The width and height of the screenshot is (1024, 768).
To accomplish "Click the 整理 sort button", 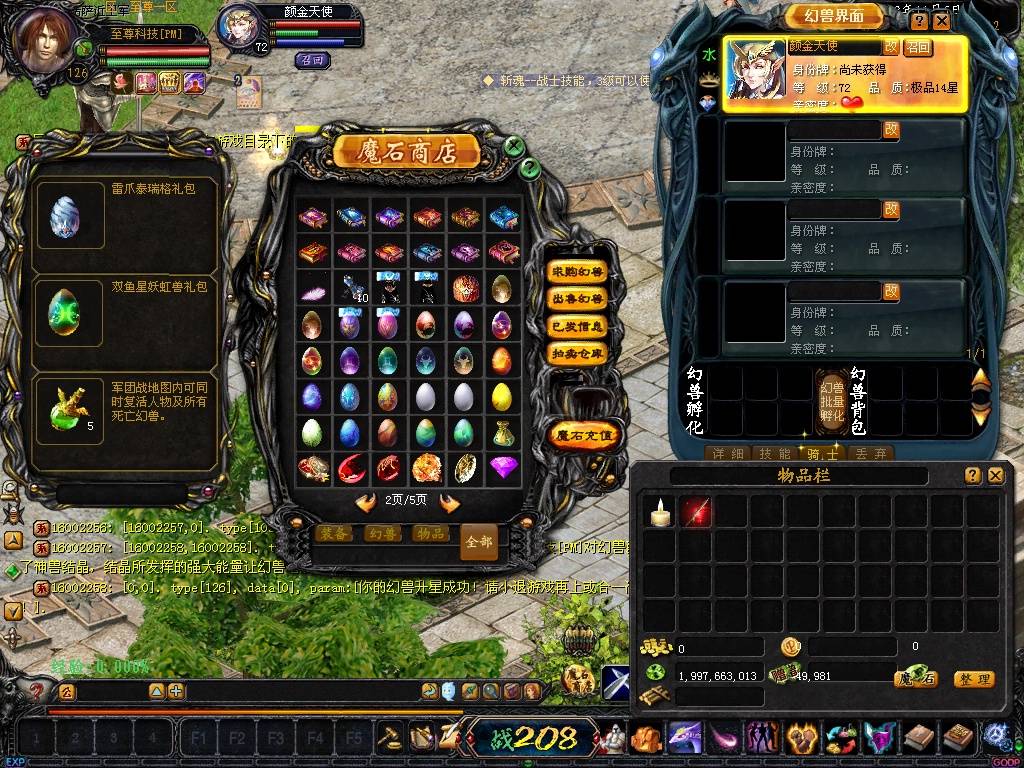I will coord(973,679).
